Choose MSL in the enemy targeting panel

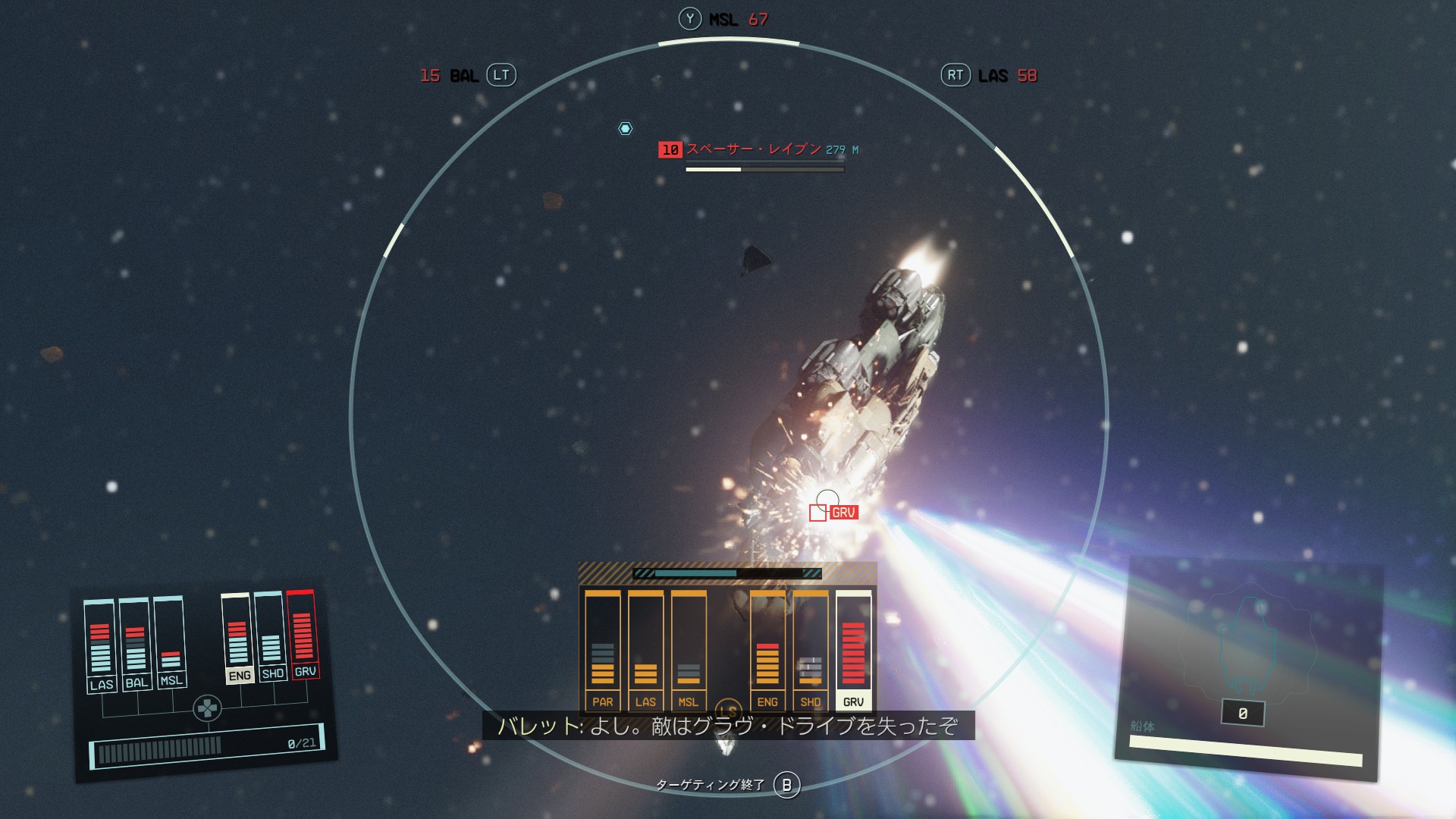tap(689, 650)
